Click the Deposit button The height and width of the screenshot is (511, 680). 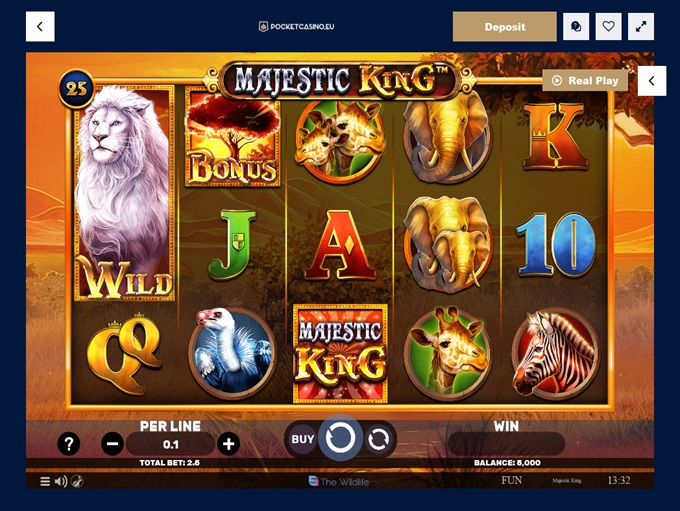click(504, 27)
